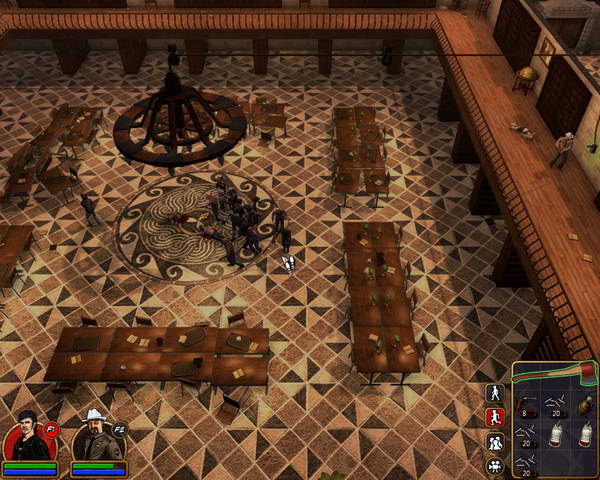Activate the two-figure group button
Viewport: 600px width, 480px height.
pyautogui.click(x=494, y=441)
